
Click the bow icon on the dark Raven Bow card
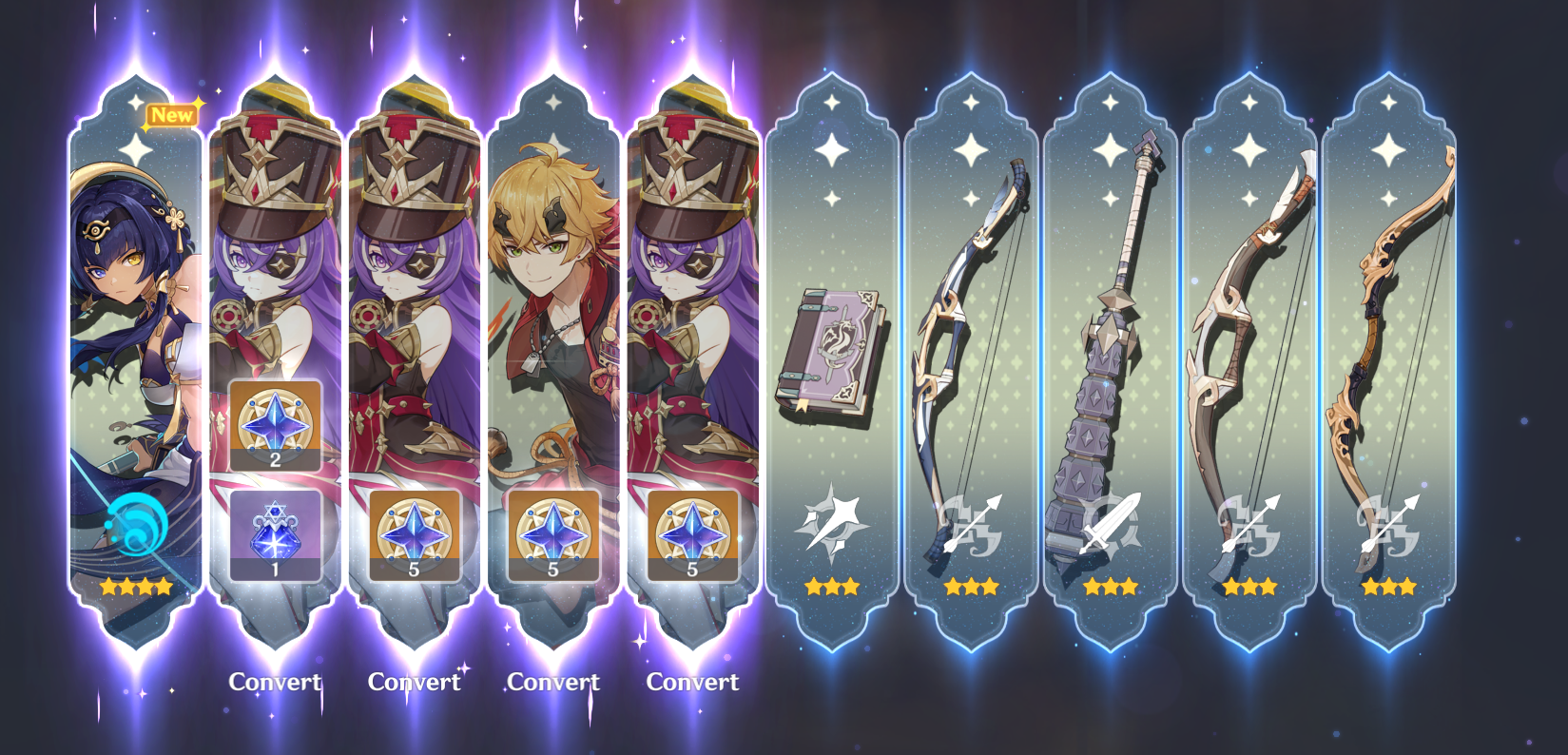1248,521
